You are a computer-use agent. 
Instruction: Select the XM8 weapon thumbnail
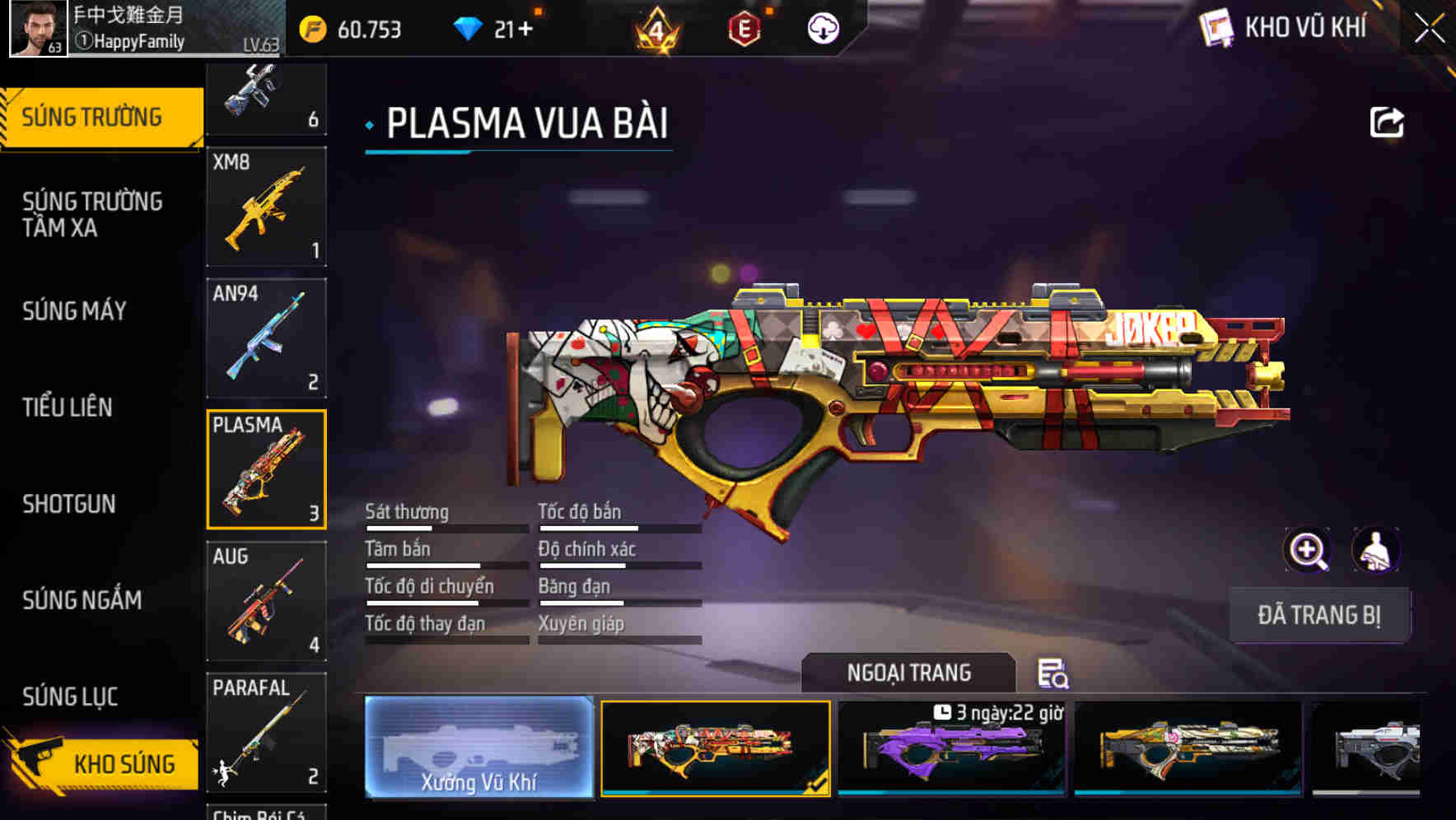265,206
